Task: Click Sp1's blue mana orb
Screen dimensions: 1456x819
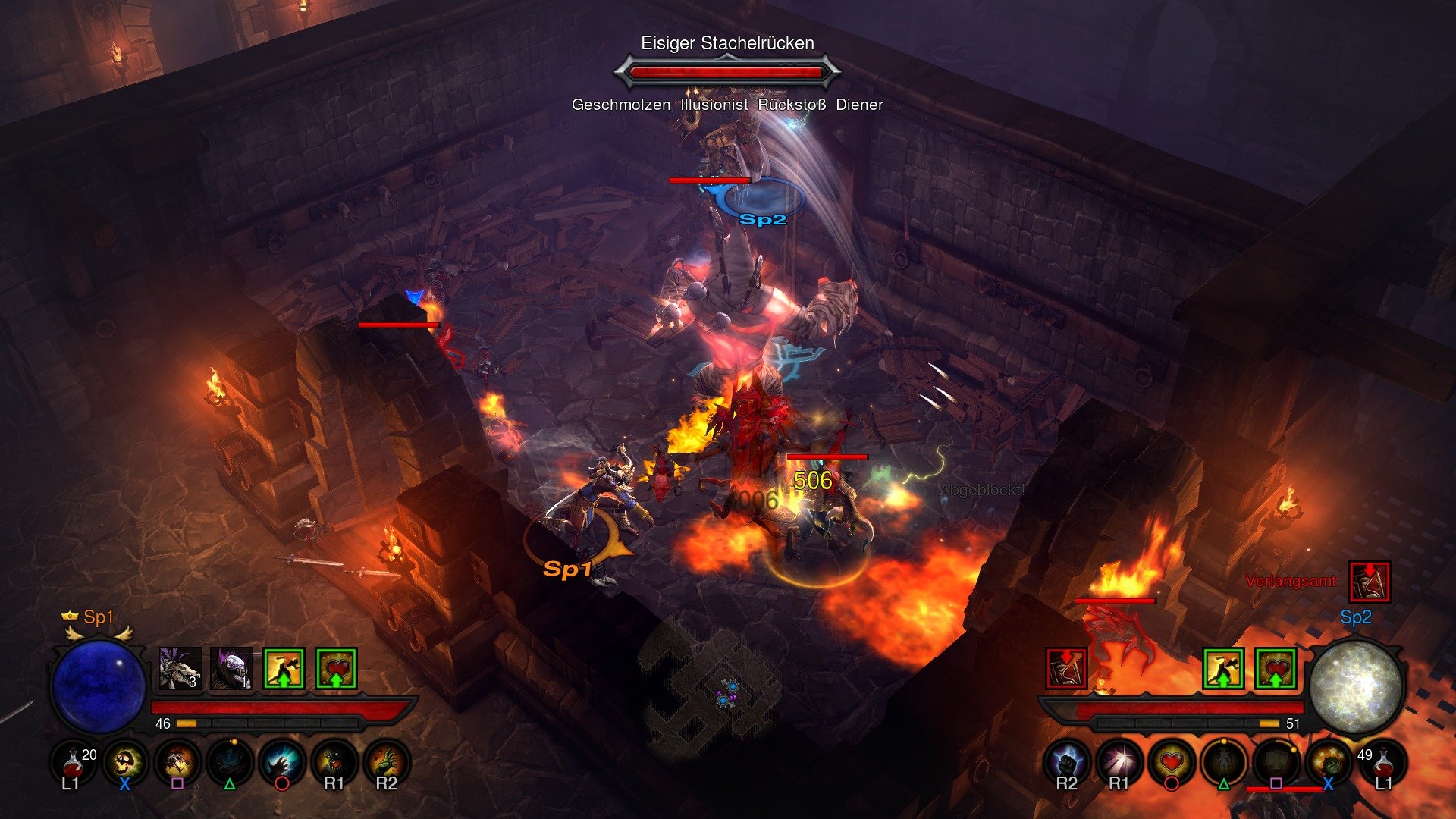Action: [x=99, y=686]
